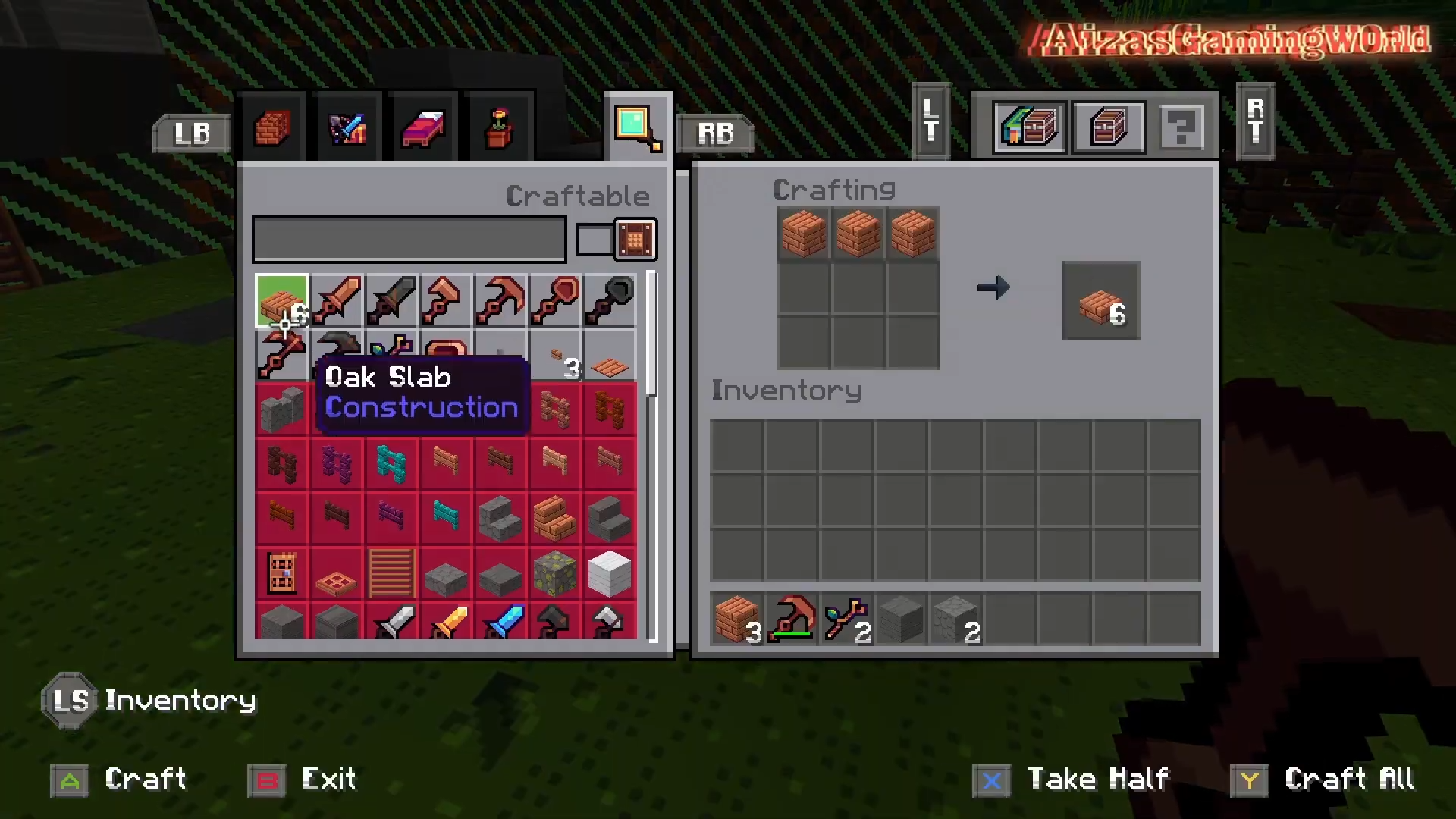Select the Oak Slab recipe

(x=282, y=302)
